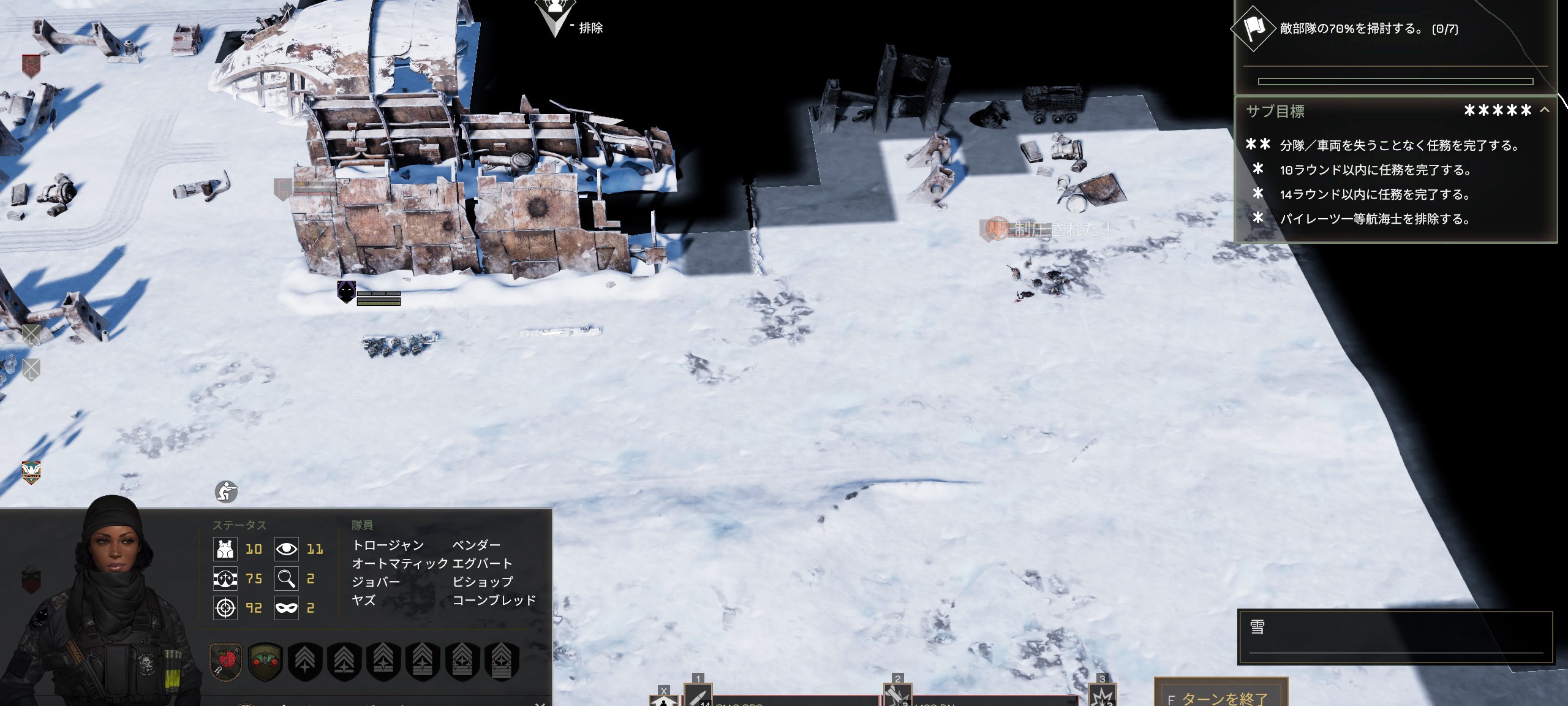Viewport: 1568px width, 706px height.
Task: Select the binoculars perk badge
Action: tap(265, 661)
